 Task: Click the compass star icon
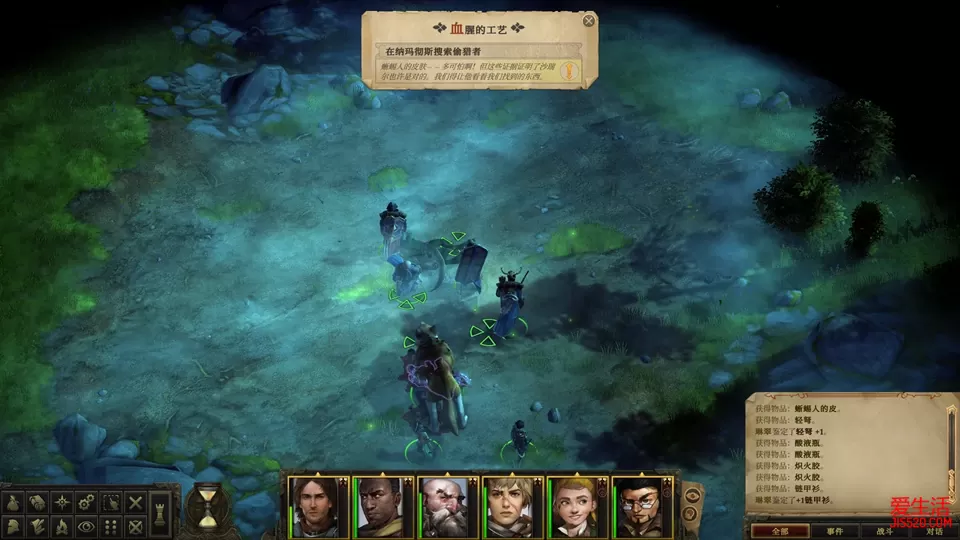coord(63,501)
